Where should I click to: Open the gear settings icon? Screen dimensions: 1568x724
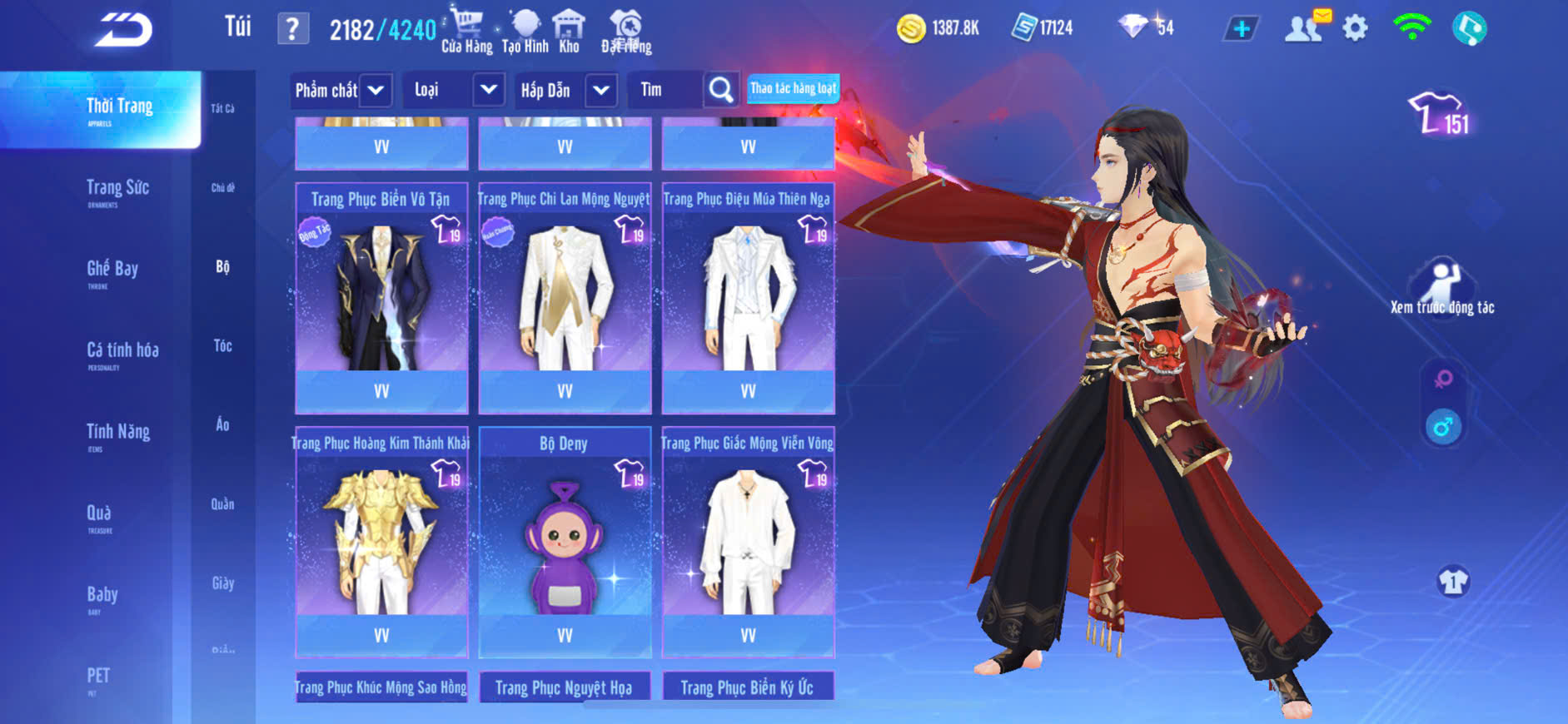tap(1355, 29)
